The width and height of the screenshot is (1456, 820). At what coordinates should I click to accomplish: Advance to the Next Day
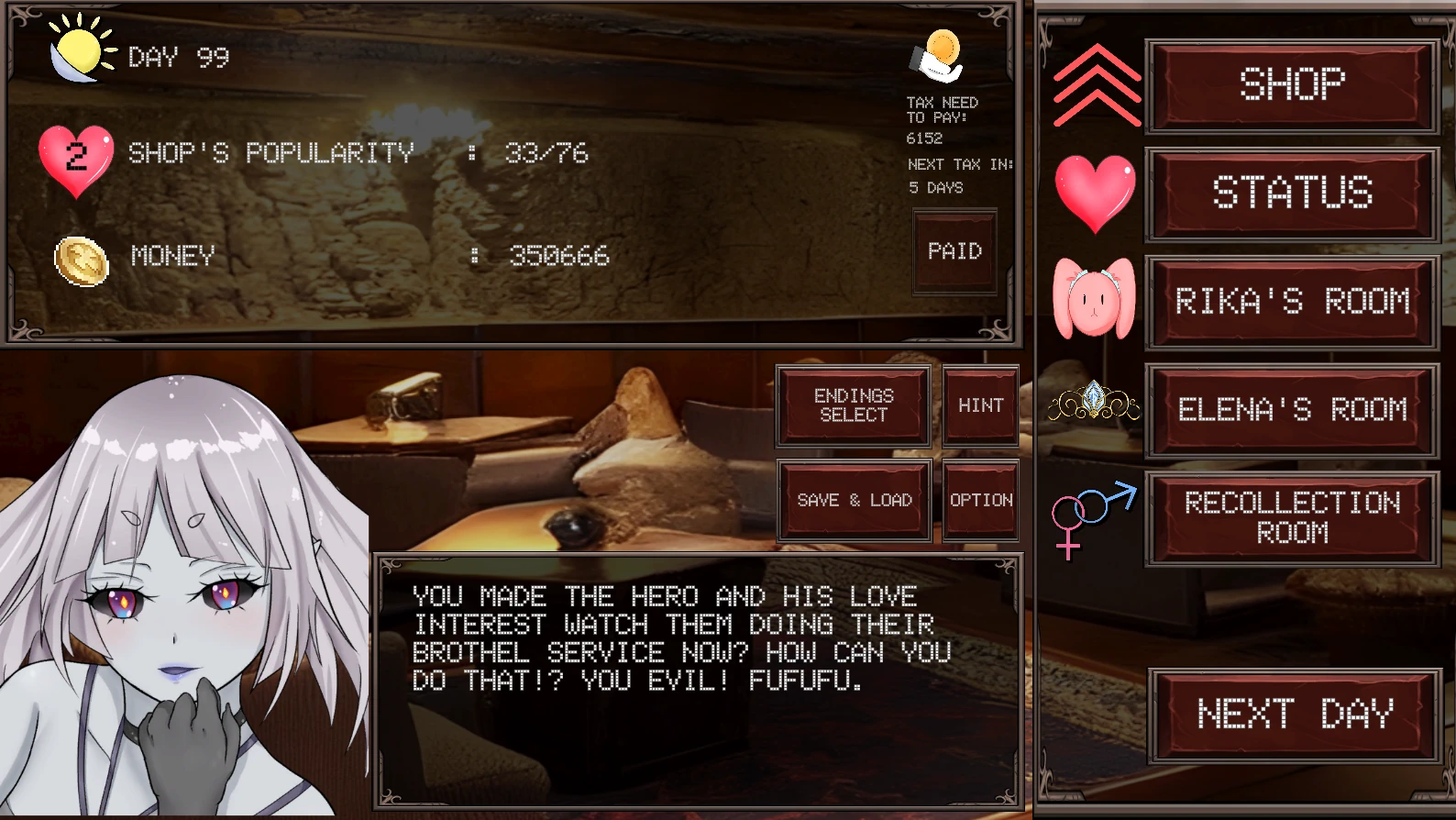[1295, 715]
